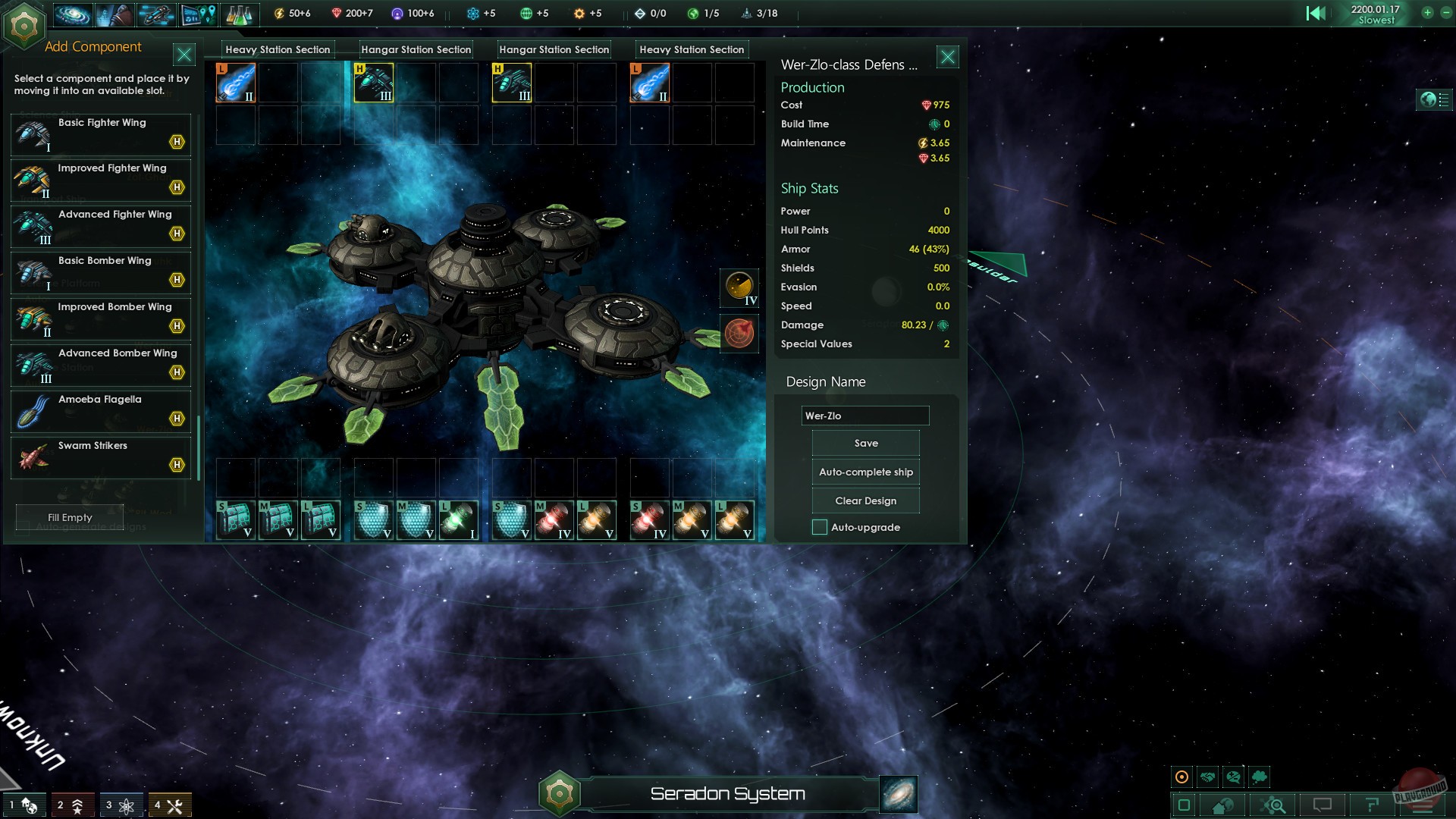Toggle the Auto-upgrade checkbox
1456x819 pixels.
click(820, 528)
